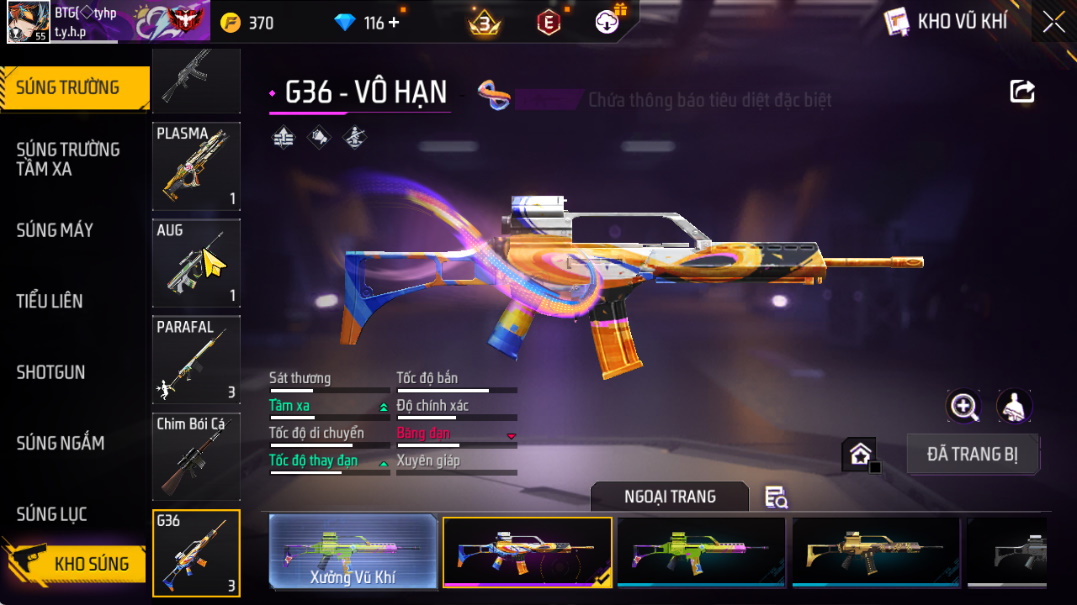Add diamonds with the plus button
The width and height of the screenshot is (1077, 605).
[393, 22]
